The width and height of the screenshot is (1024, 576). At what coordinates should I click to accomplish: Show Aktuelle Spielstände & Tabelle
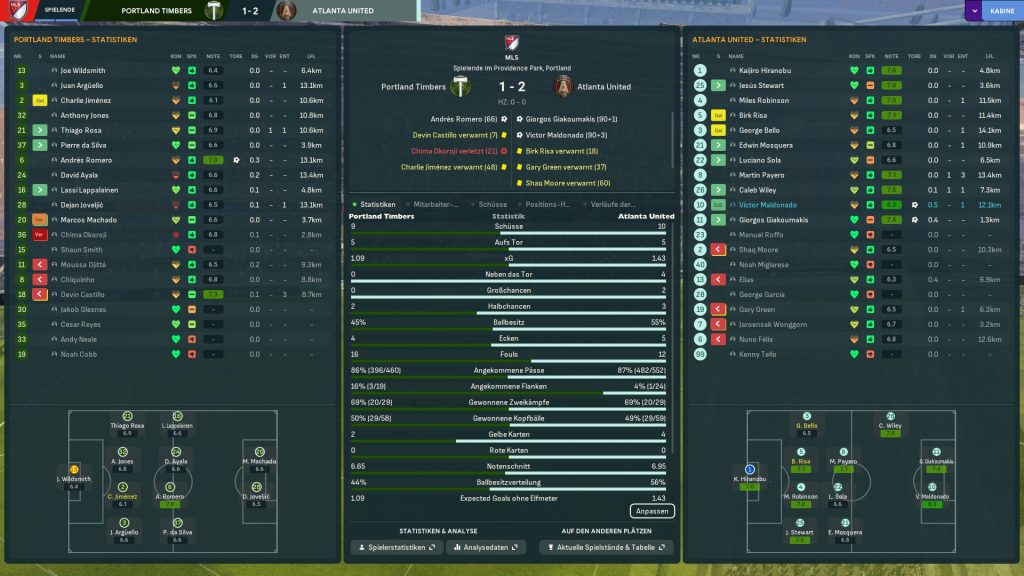coord(606,548)
